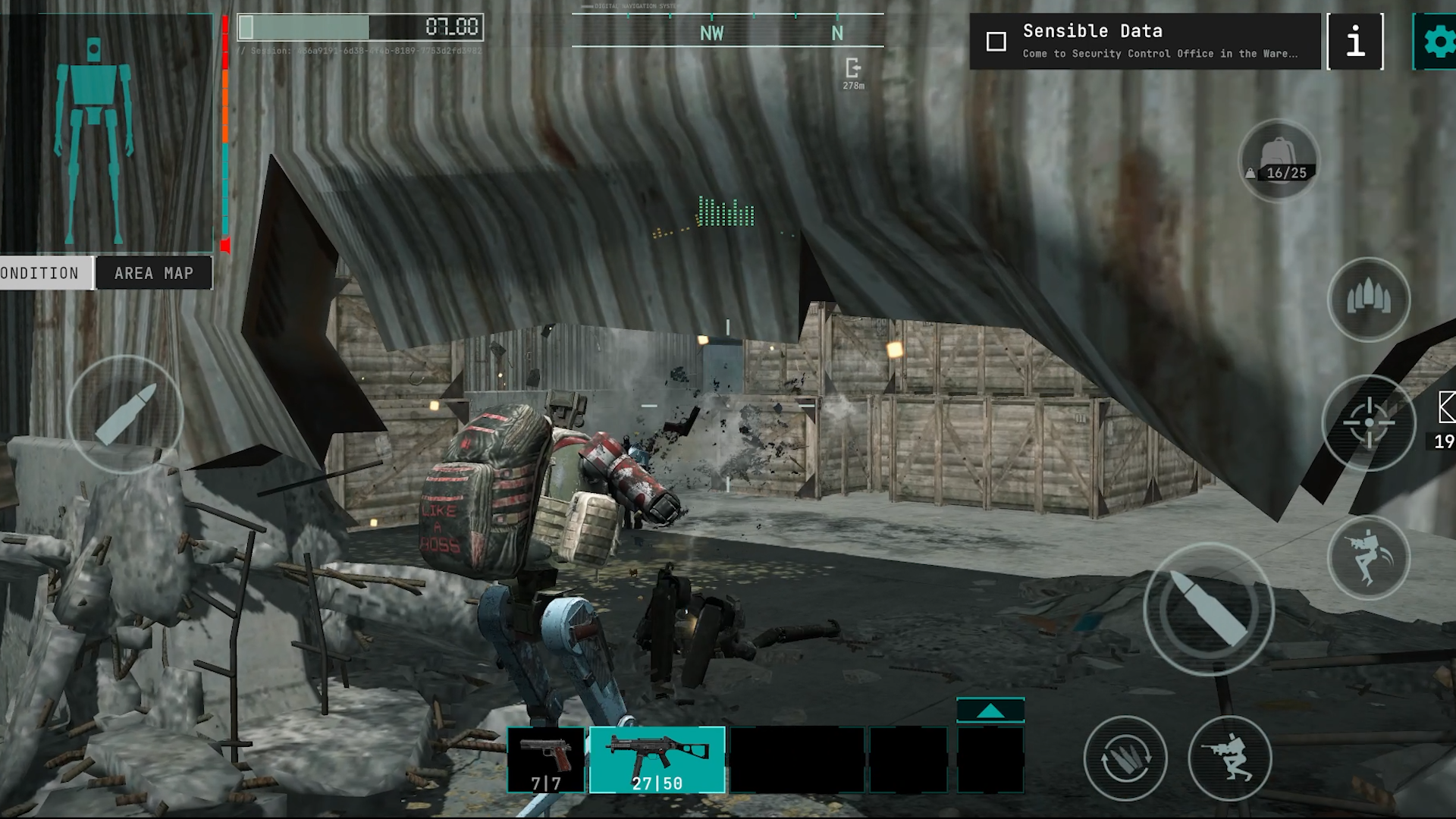Toggle the SMG weapon slot showing 27/50
Screen dimensions: 1456x819
[x=658, y=761]
